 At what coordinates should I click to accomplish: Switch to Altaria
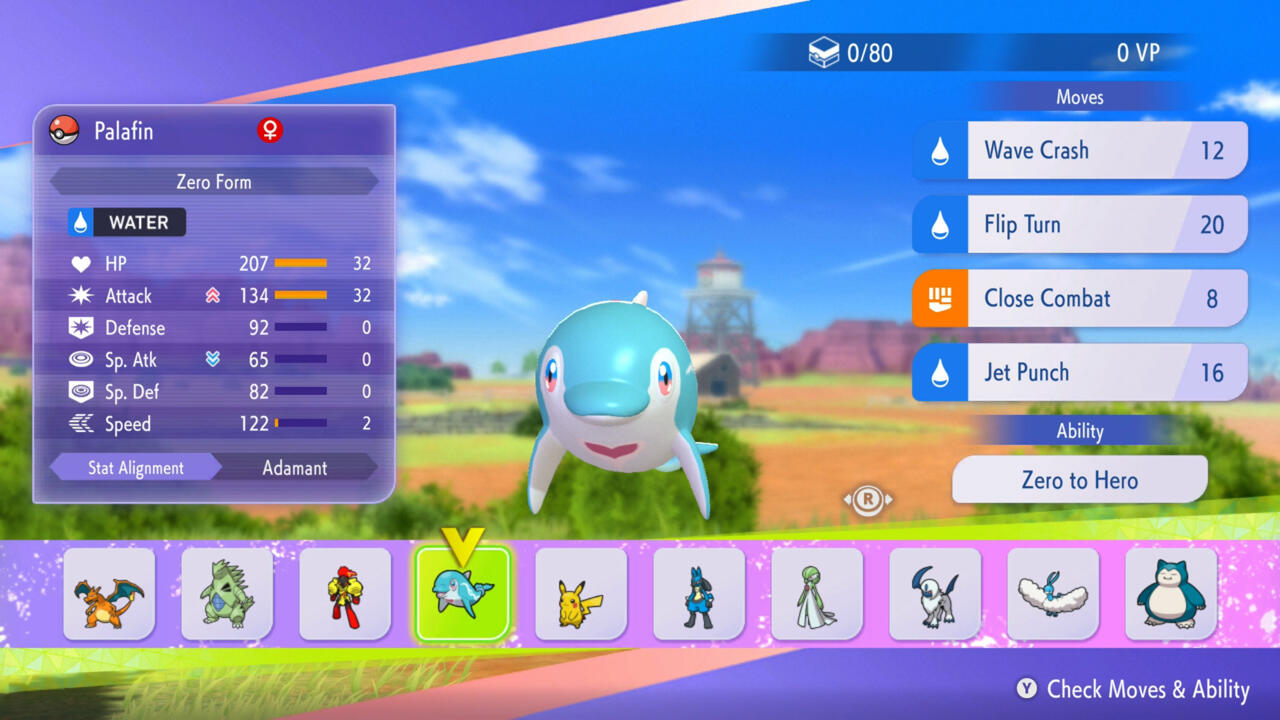pyautogui.click(x=1053, y=594)
